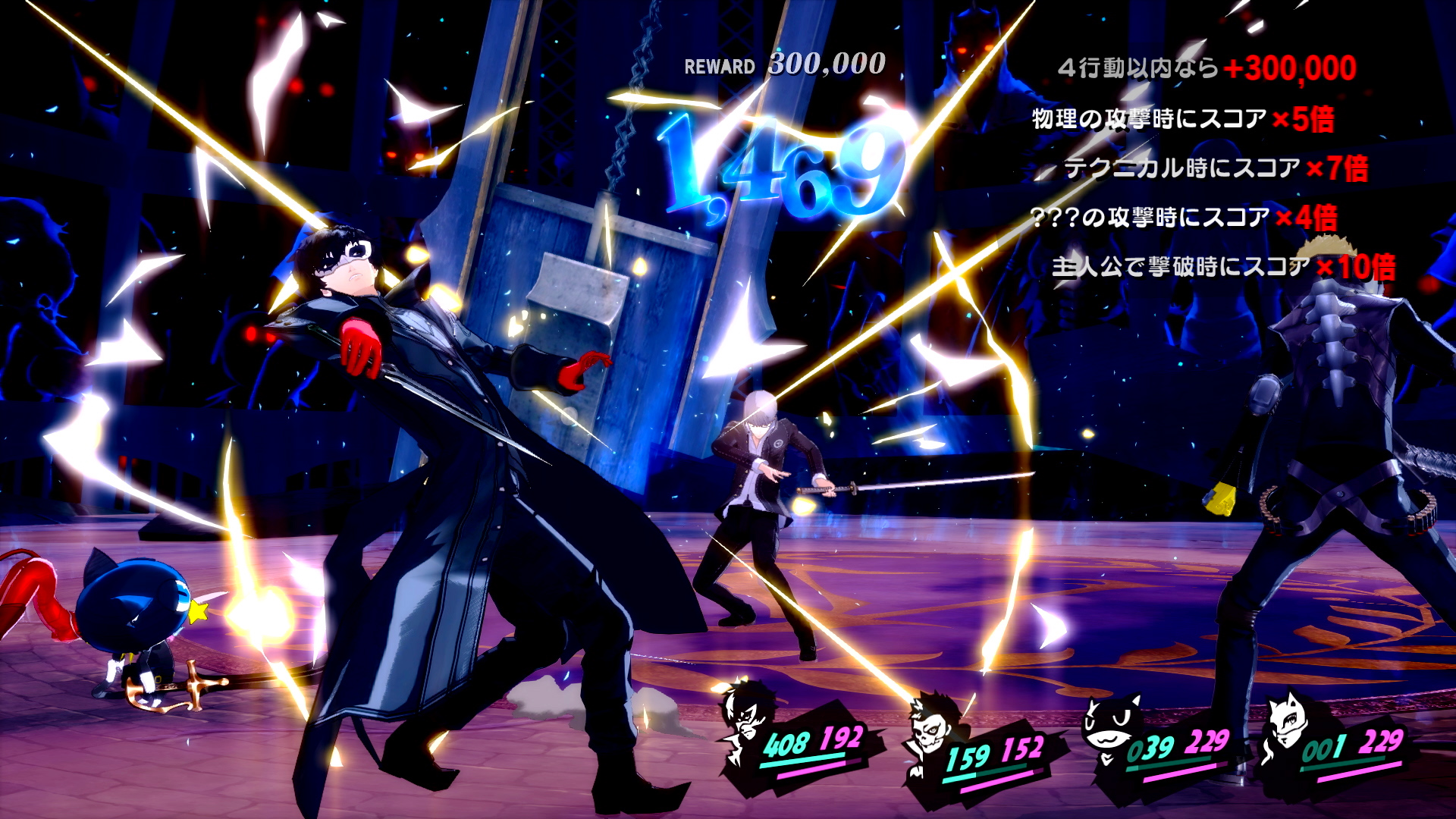Viewport: 1456px width, 819px height.
Task: Select the テクニカル時 ×7倍 score bonus
Action: coord(1216,168)
